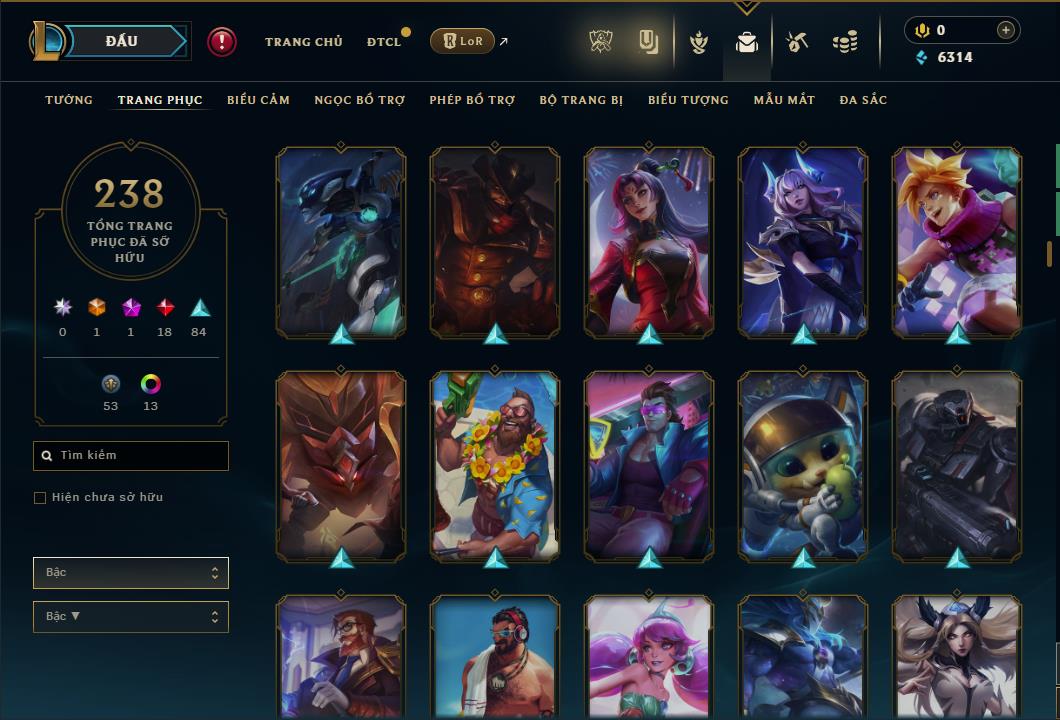Go to TRANG CHỦ home page
This screenshot has height=720, width=1060.
coord(303,42)
